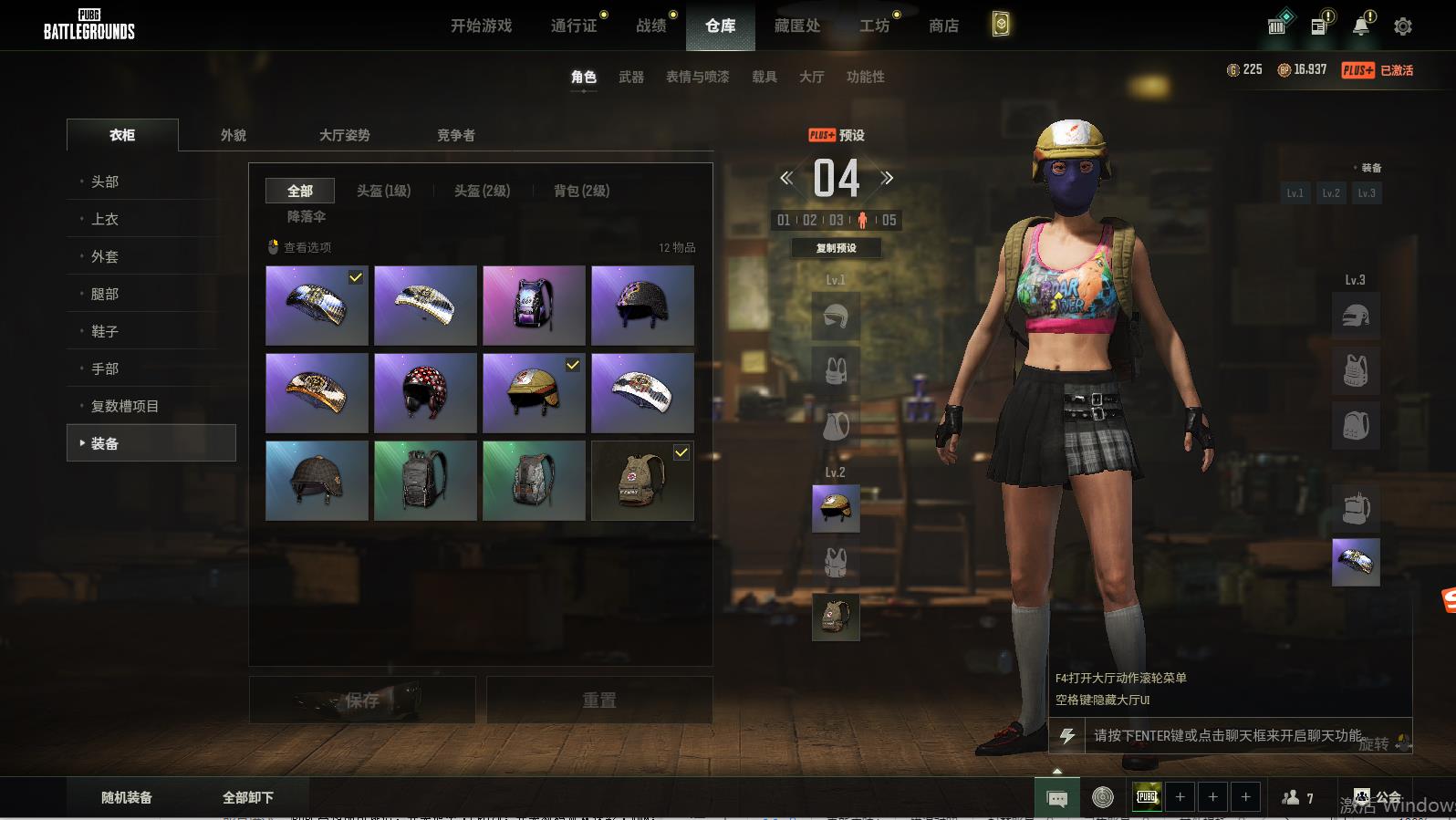Select the red skull-pattern helmet item
This screenshot has width=1456, height=820.
pos(425,393)
